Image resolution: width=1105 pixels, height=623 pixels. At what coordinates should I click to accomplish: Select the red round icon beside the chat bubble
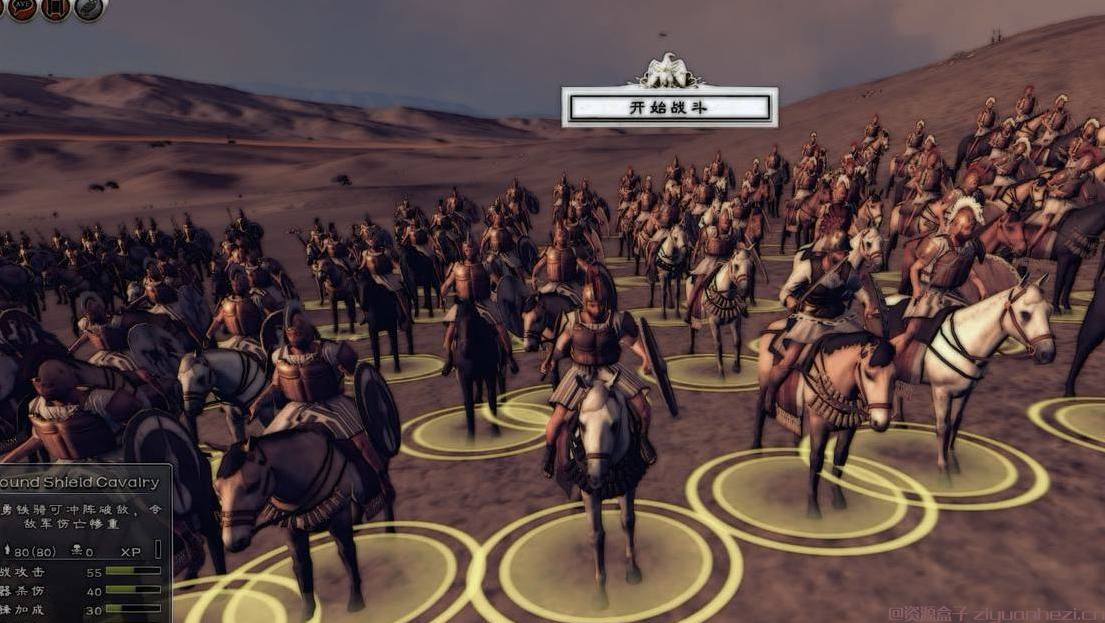[x=56, y=8]
